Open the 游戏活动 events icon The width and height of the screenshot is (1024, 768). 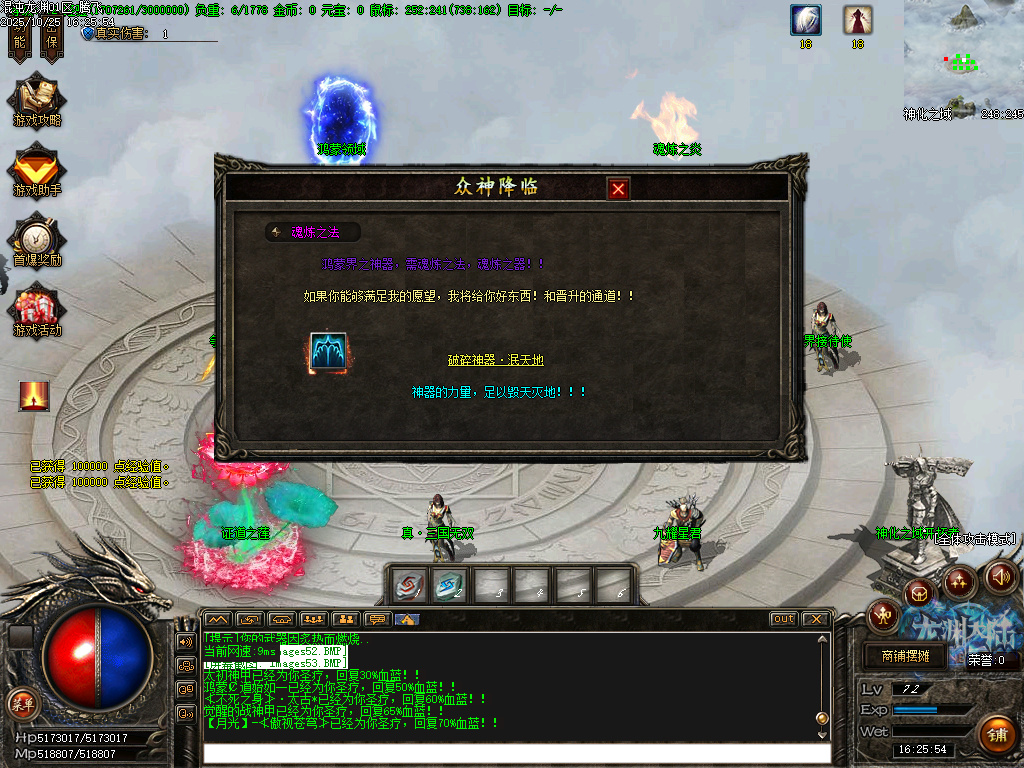click(37, 310)
